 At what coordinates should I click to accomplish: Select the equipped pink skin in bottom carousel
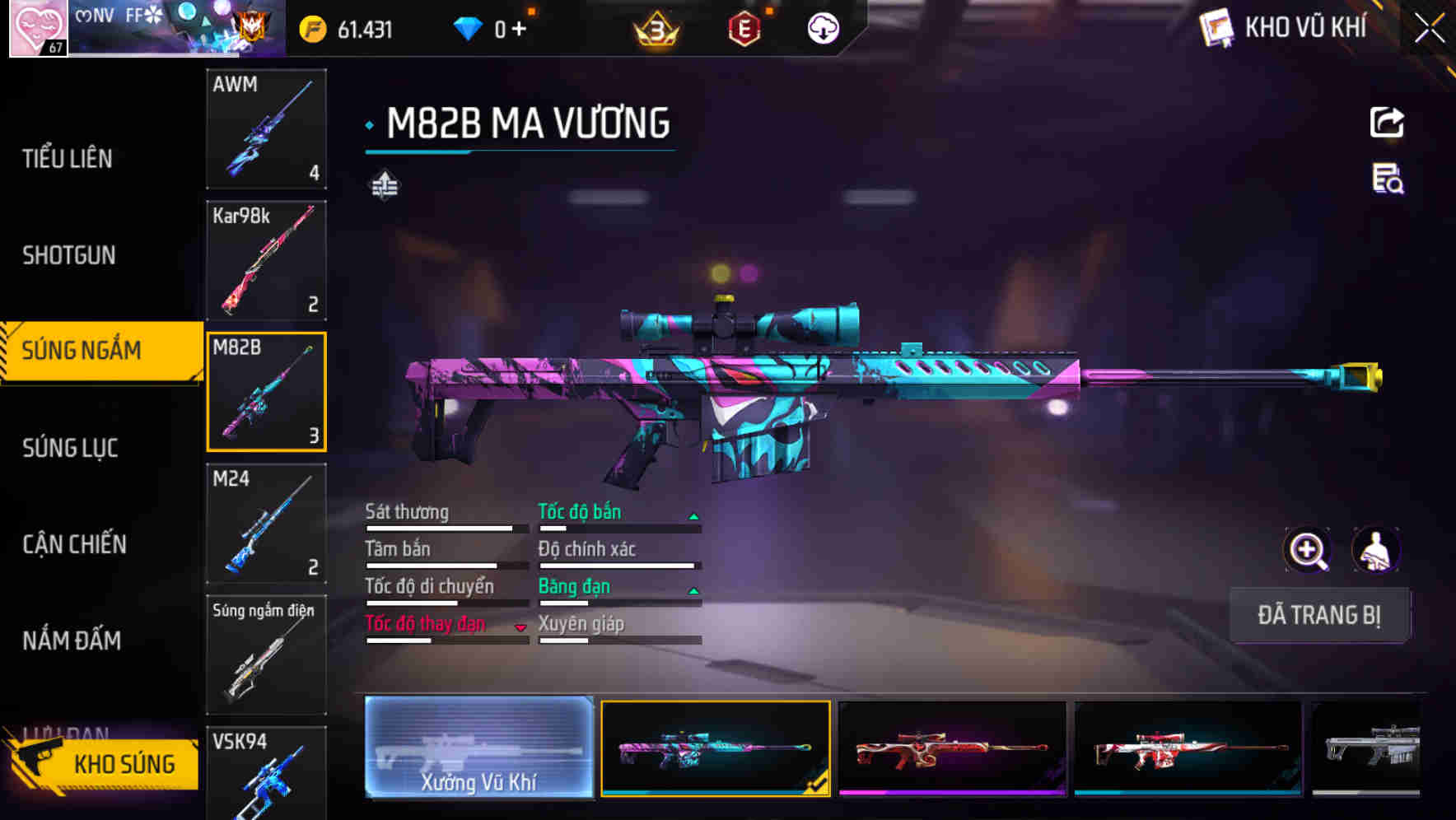pos(713,748)
